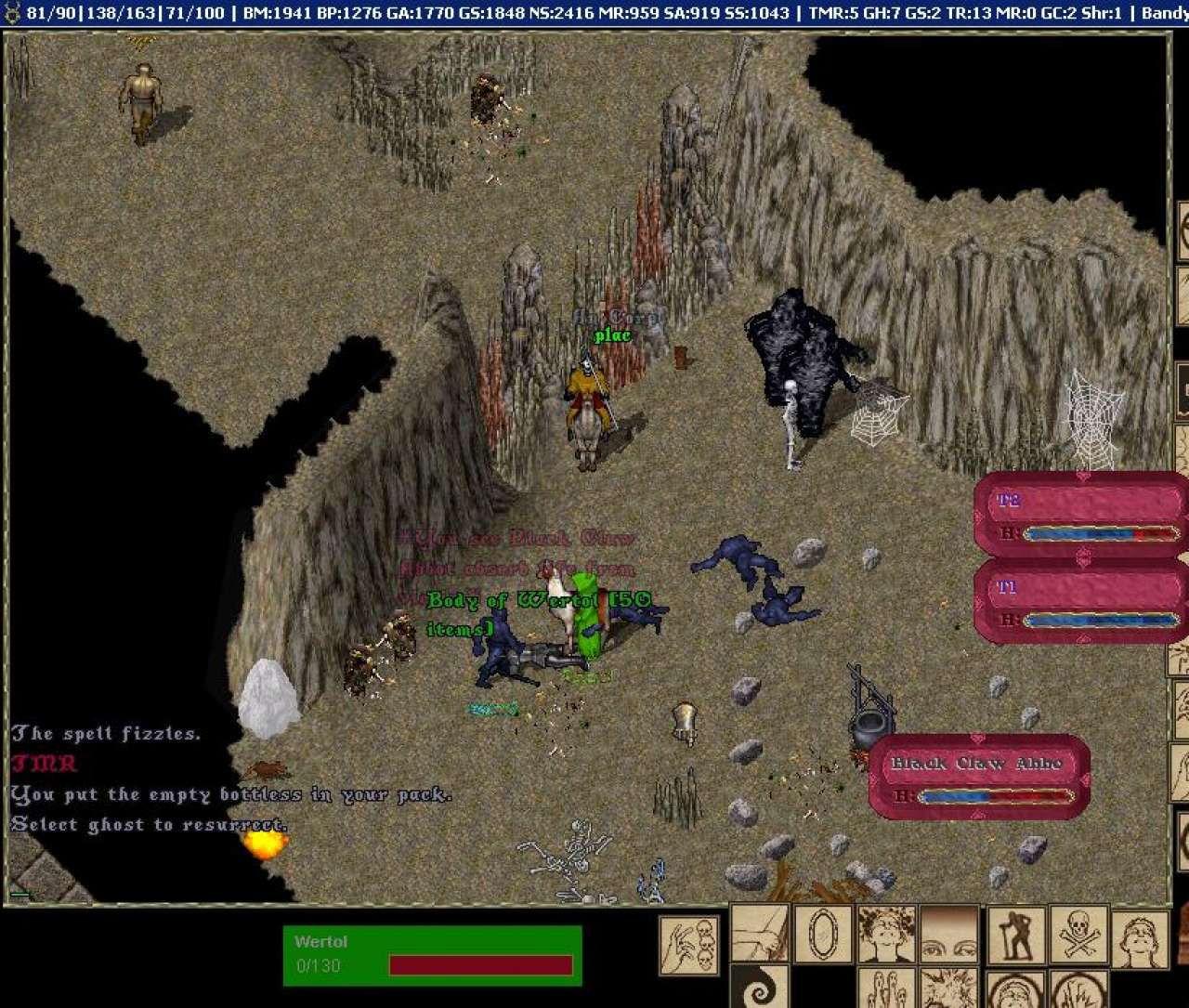Screen dimensions: 1189x1008
Task: Select the Black Claw Abbo status bar
Action: coord(978,777)
